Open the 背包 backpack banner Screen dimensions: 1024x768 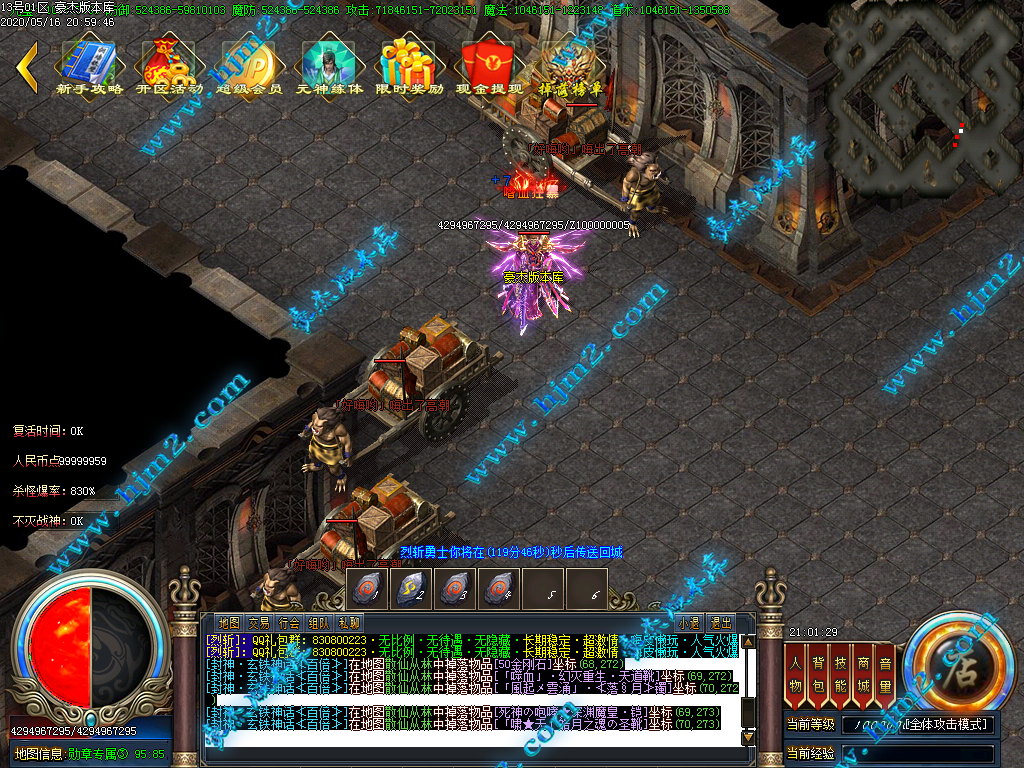point(818,674)
